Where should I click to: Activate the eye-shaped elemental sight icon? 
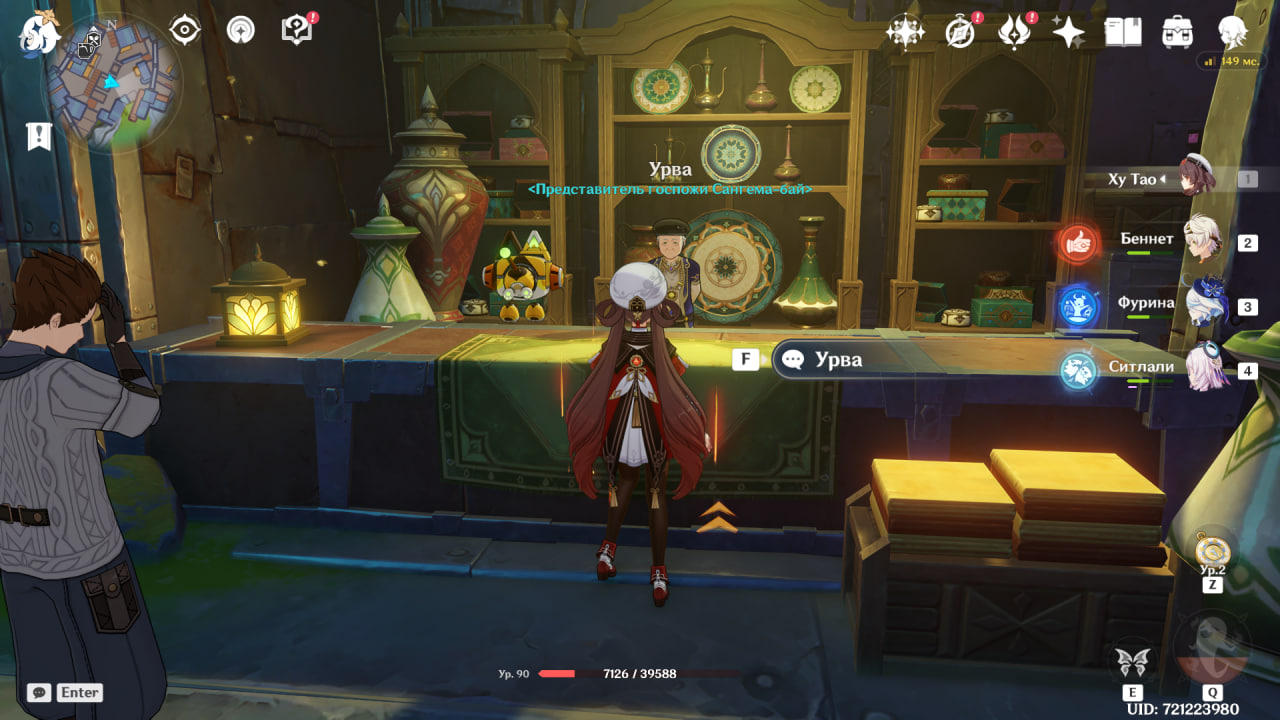(x=185, y=31)
